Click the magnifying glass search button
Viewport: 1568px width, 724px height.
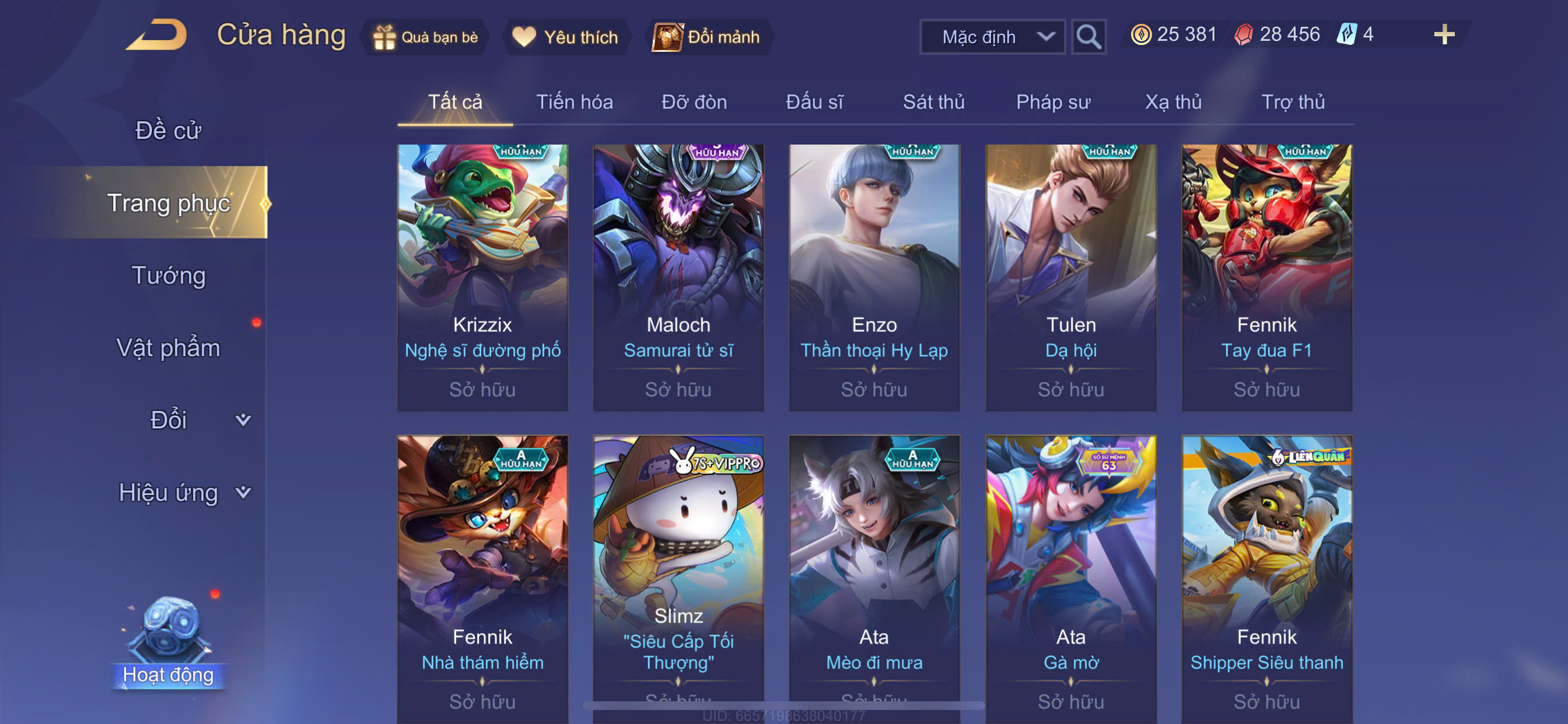1088,37
